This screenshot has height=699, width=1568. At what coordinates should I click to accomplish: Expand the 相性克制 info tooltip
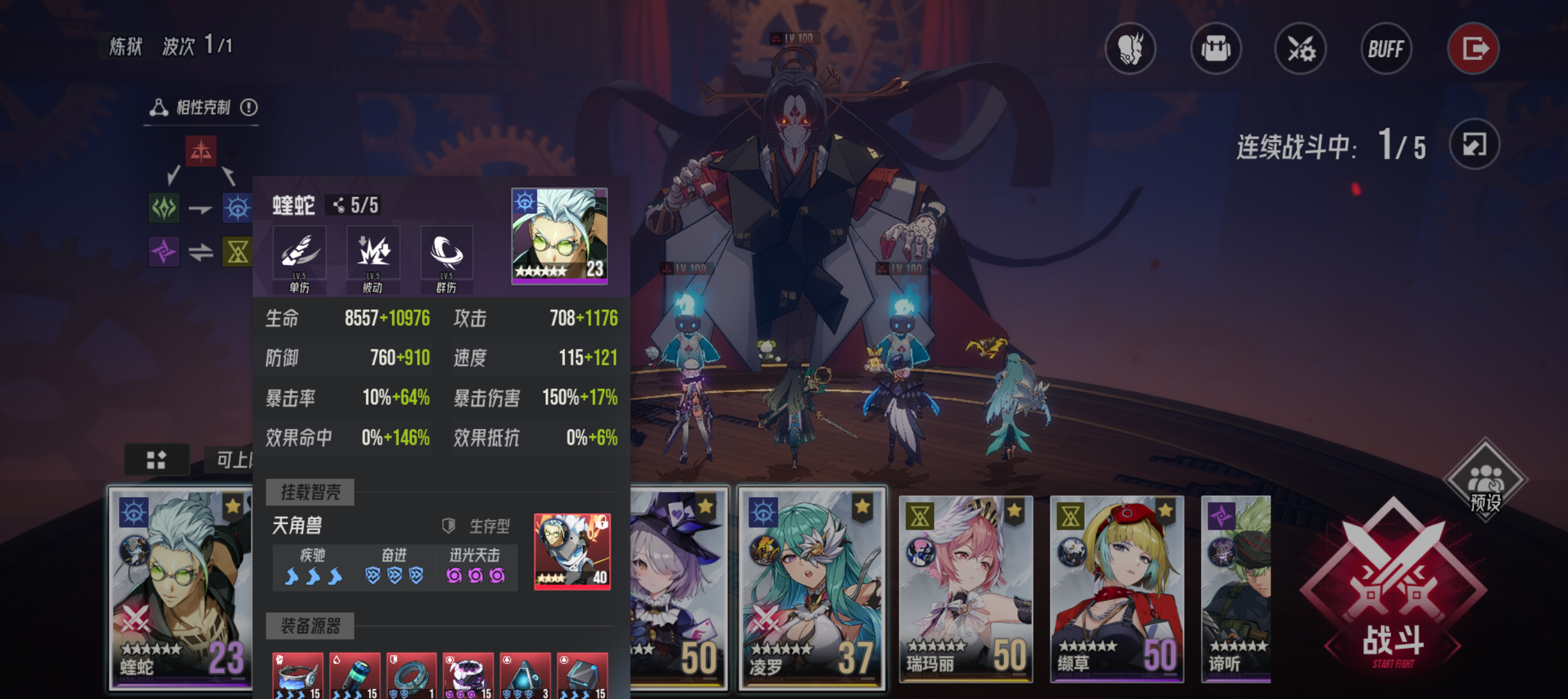pyautogui.click(x=249, y=107)
